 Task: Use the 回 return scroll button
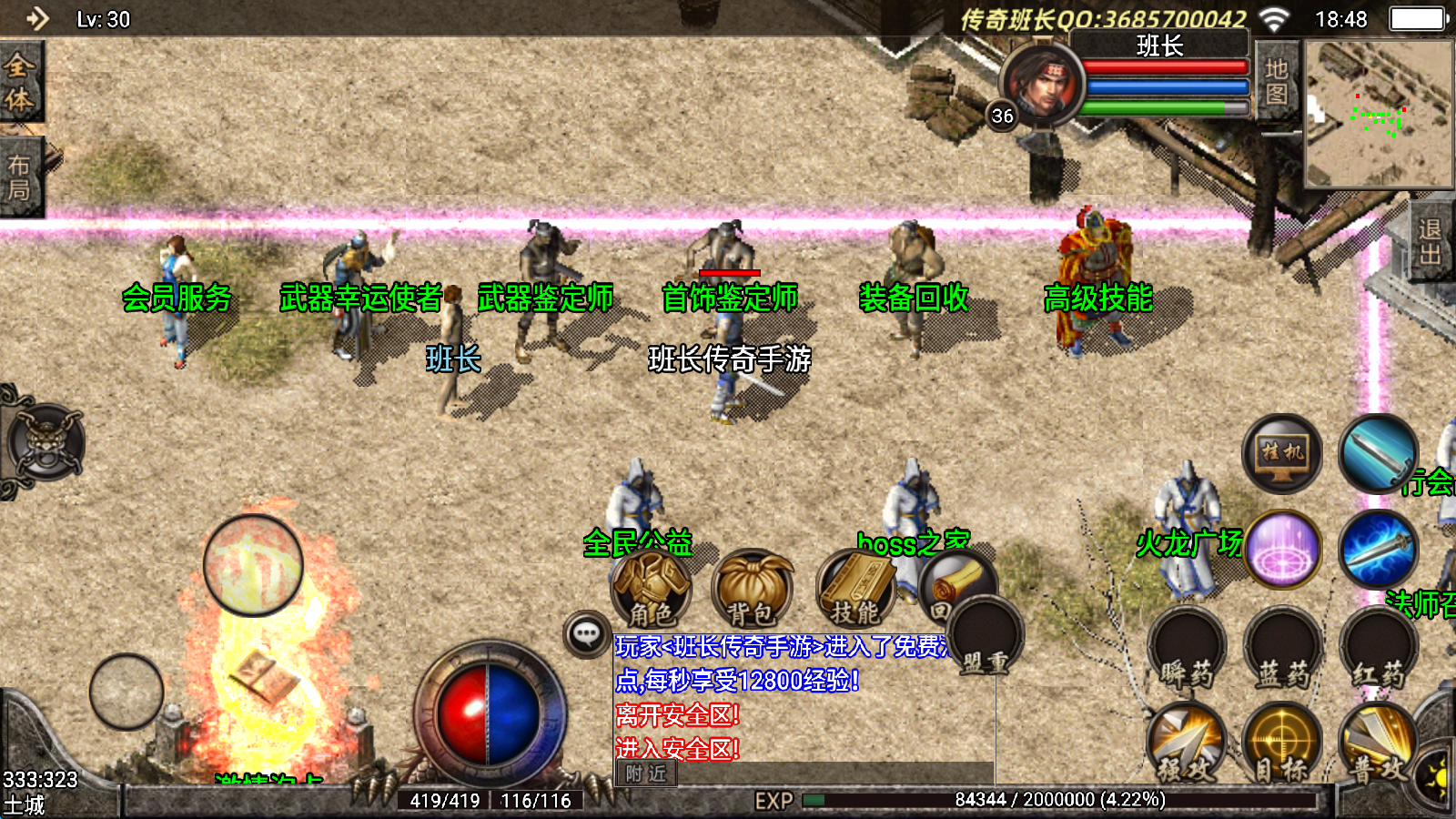tap(955, 584)
